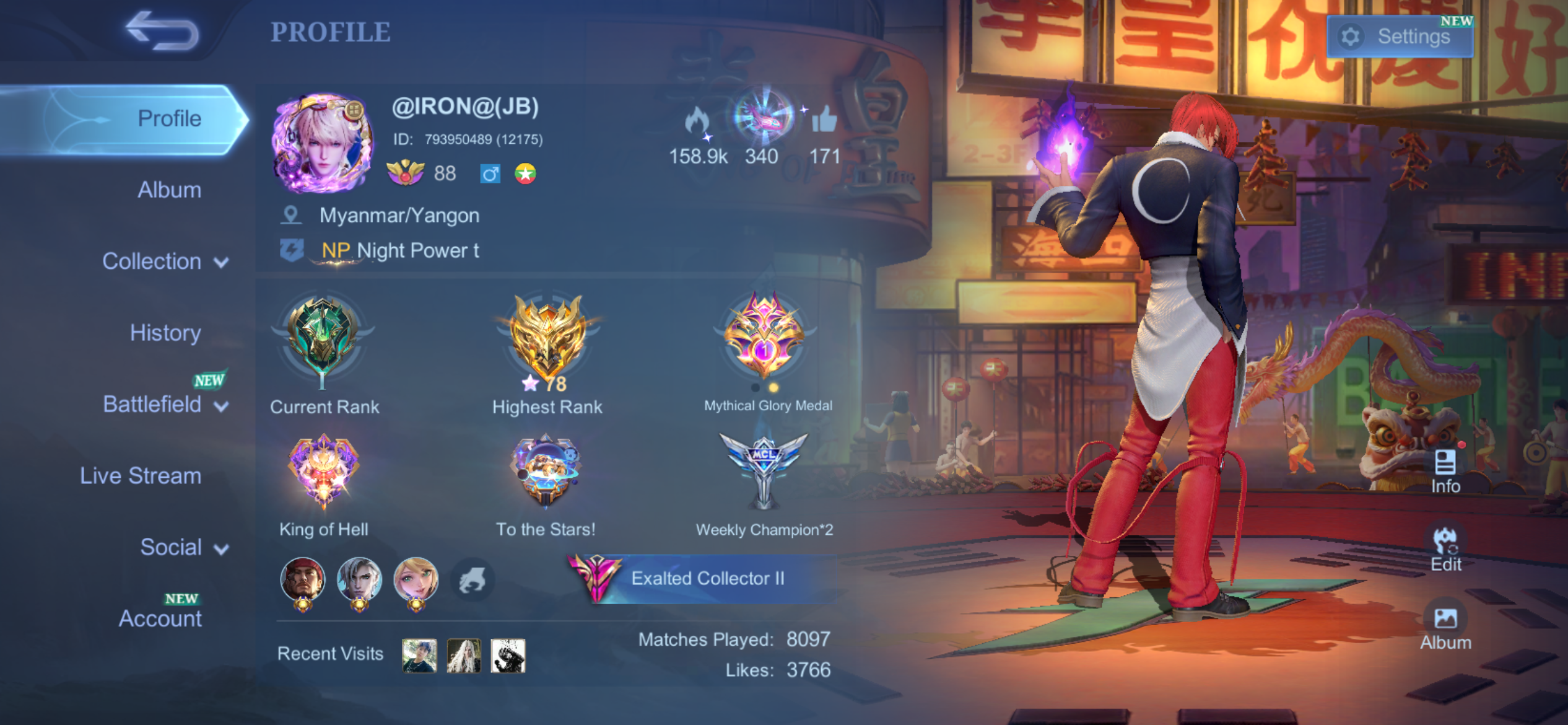Expand the Collection menu
This screenshot has height=725, width=1568.
tap(165, 261)
